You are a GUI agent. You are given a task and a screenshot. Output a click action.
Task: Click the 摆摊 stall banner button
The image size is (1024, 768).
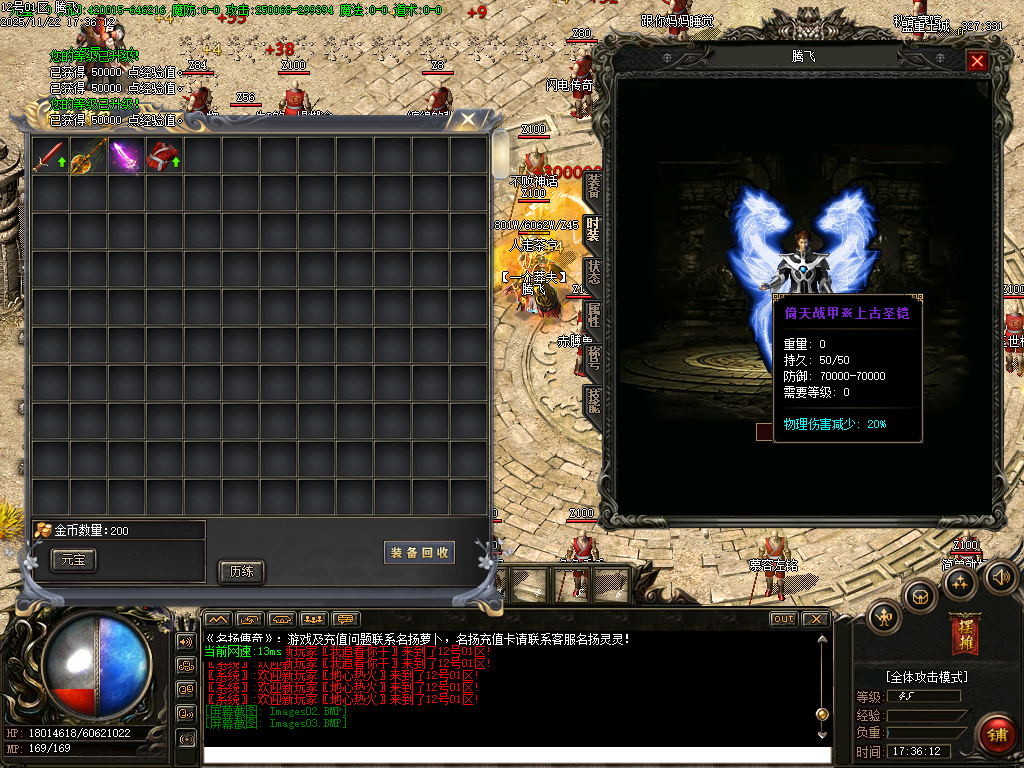pyautogui.click(x=964, y=633)
